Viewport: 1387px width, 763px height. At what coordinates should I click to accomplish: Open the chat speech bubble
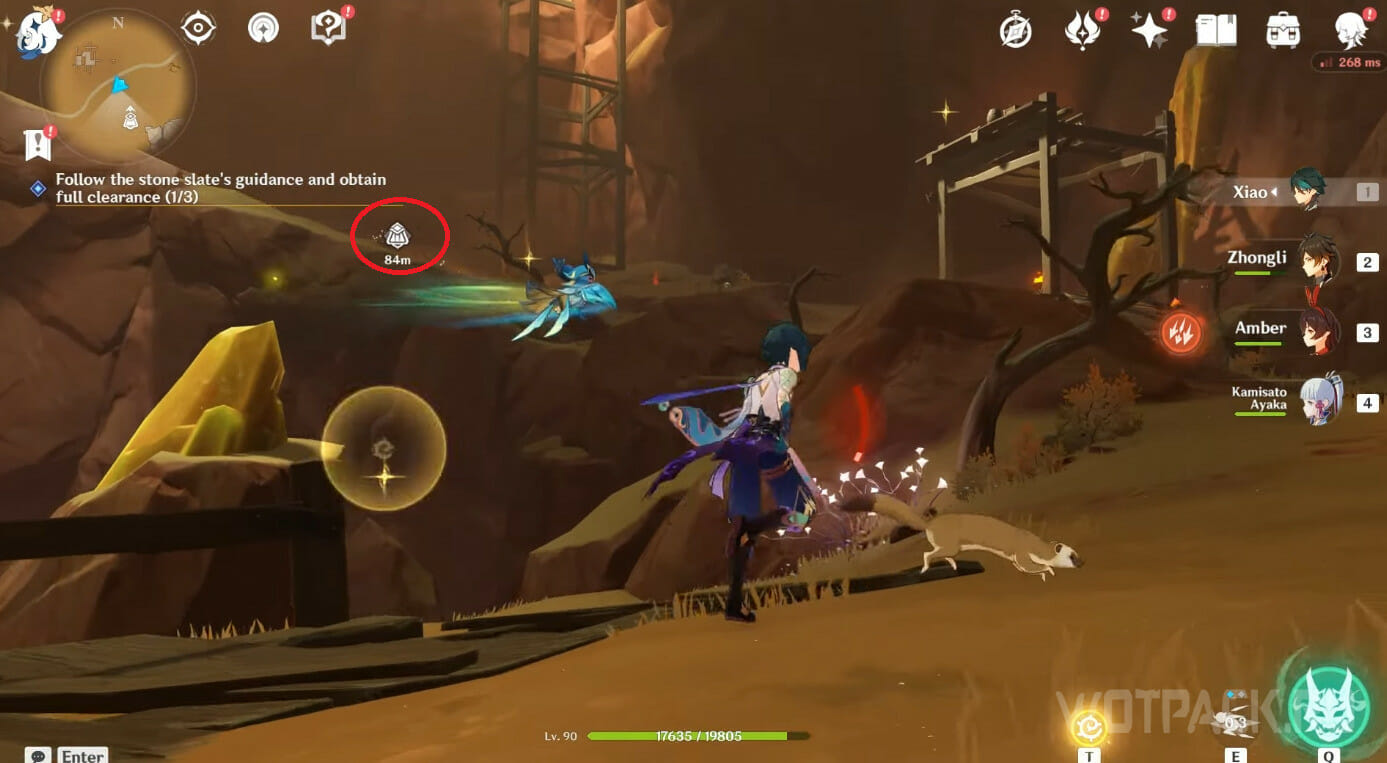tap(39, 755)
